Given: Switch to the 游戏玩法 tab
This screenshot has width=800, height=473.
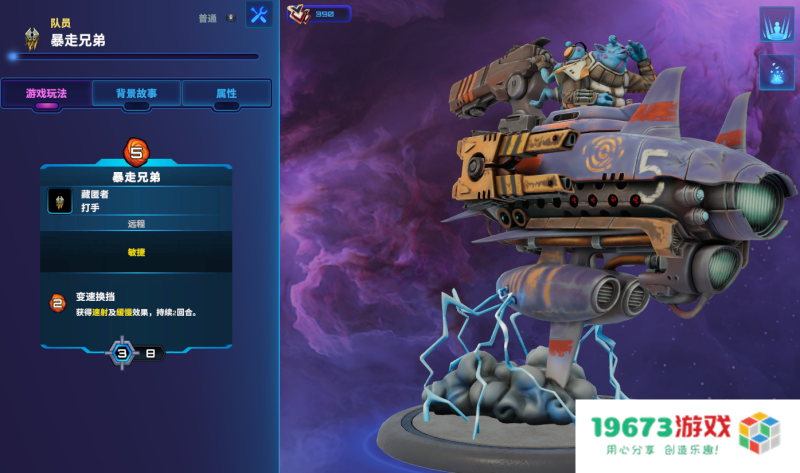Looking at the screenshot, I should [46, 93].
